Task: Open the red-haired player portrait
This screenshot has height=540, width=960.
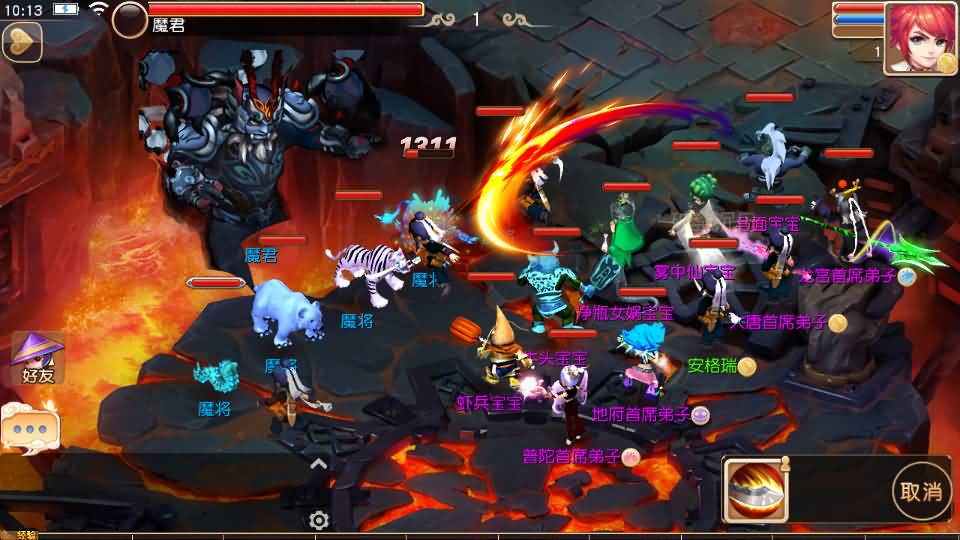Action: 919,38
